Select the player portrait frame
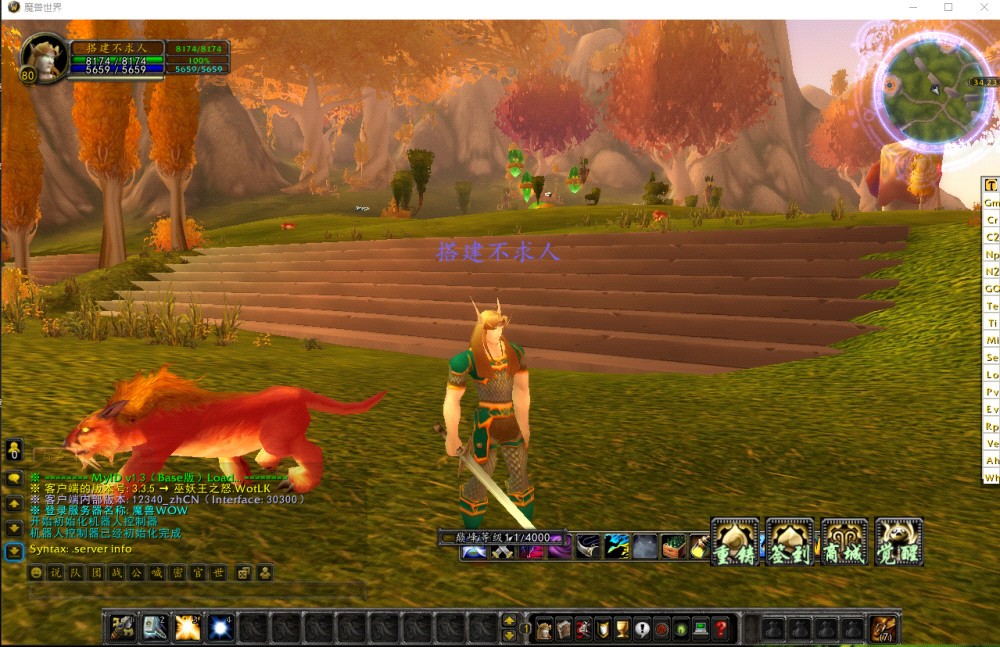Screen dimensions: 1000x647 (x=44, y=58)
